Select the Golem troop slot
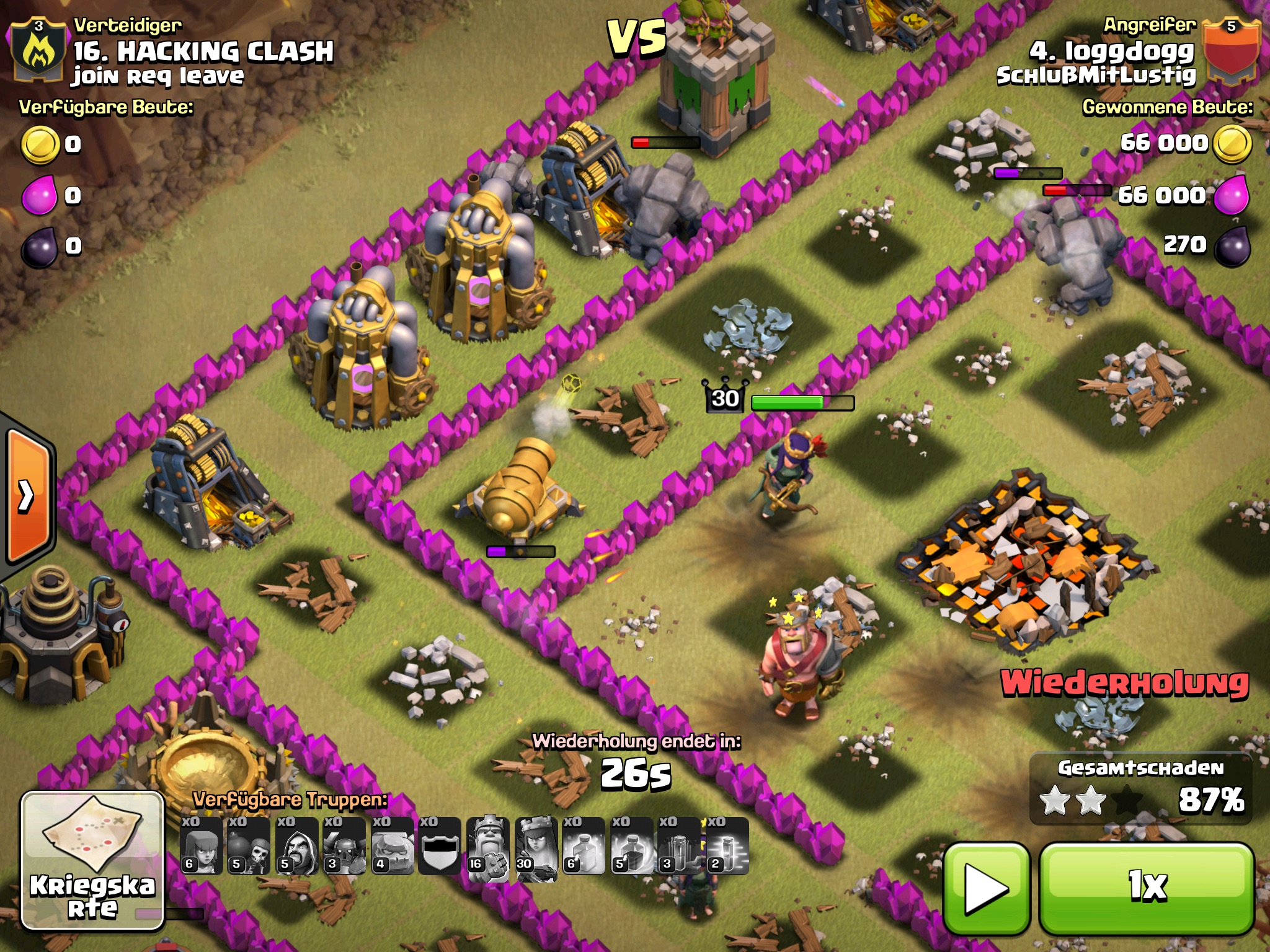Viewport: 1270px width, 952px height. click(x=392, y=845)
